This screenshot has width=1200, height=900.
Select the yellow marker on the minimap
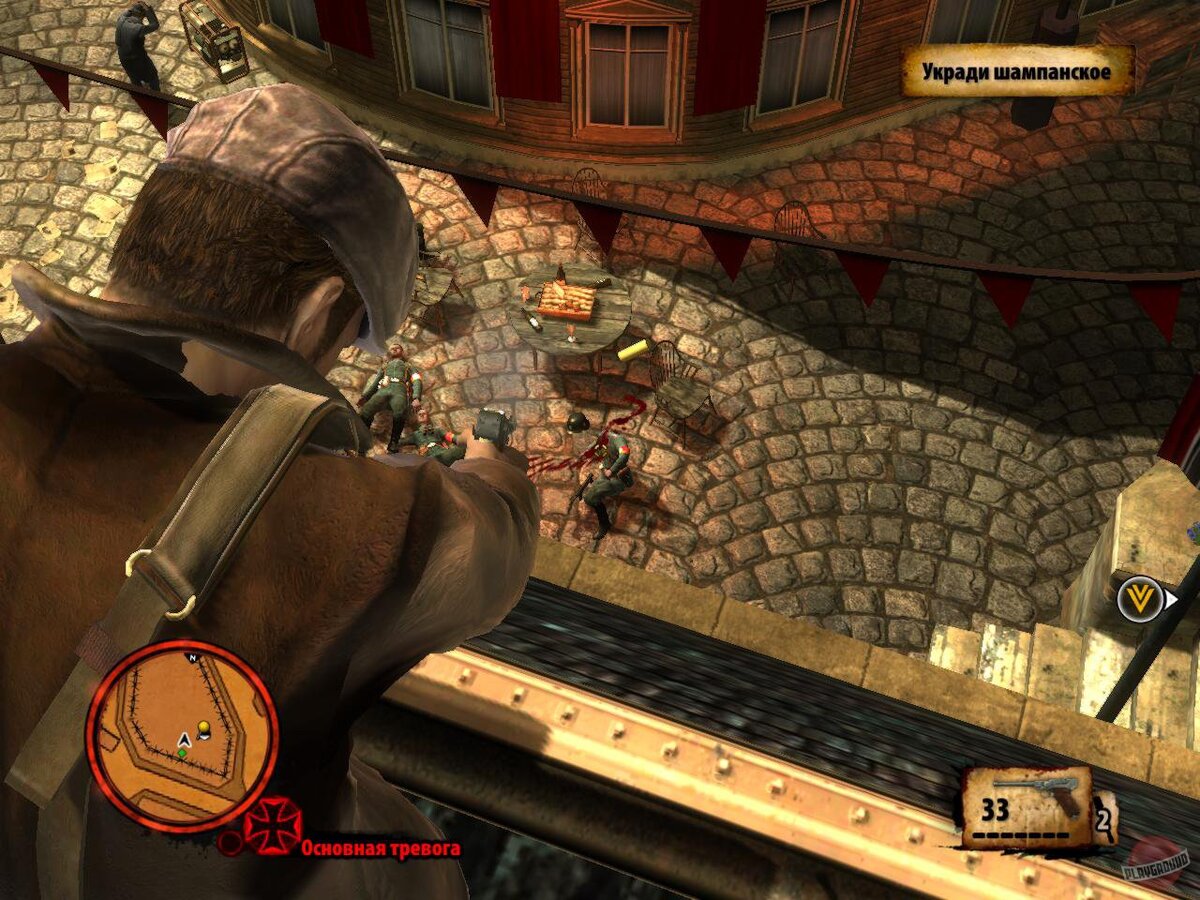click(x=204, y=727)
